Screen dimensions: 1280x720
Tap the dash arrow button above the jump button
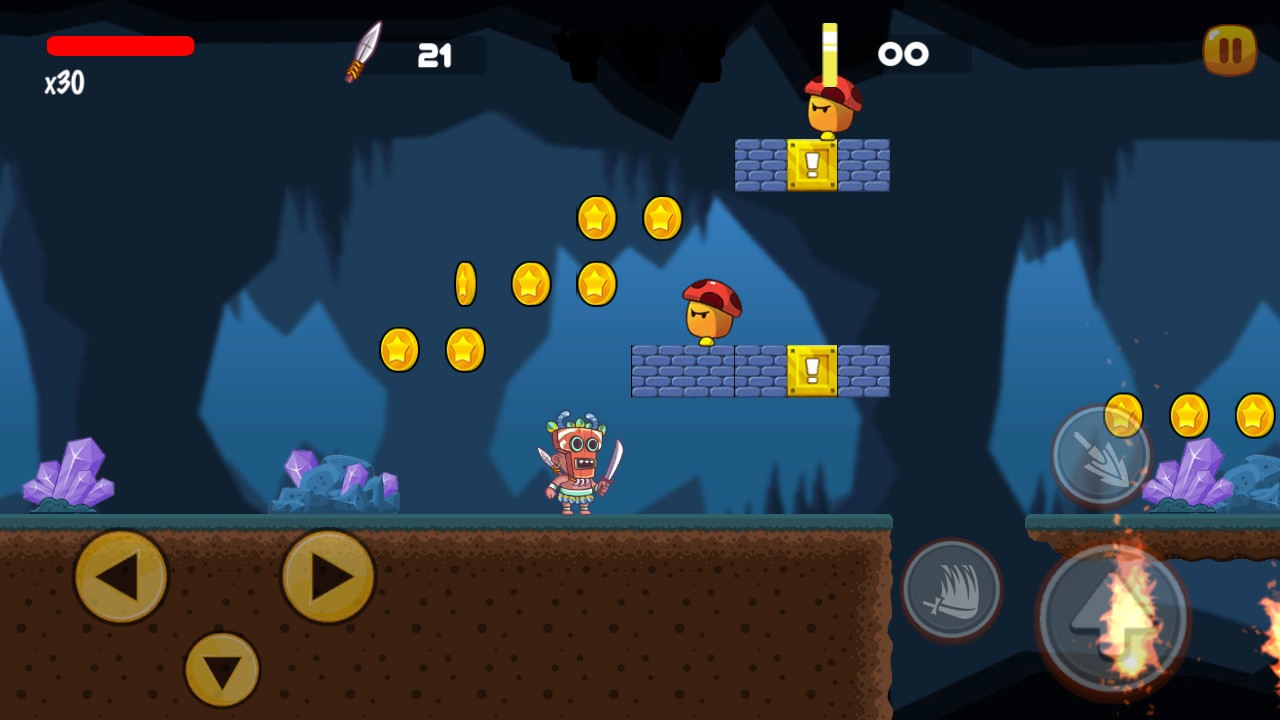coord(1098,455)
